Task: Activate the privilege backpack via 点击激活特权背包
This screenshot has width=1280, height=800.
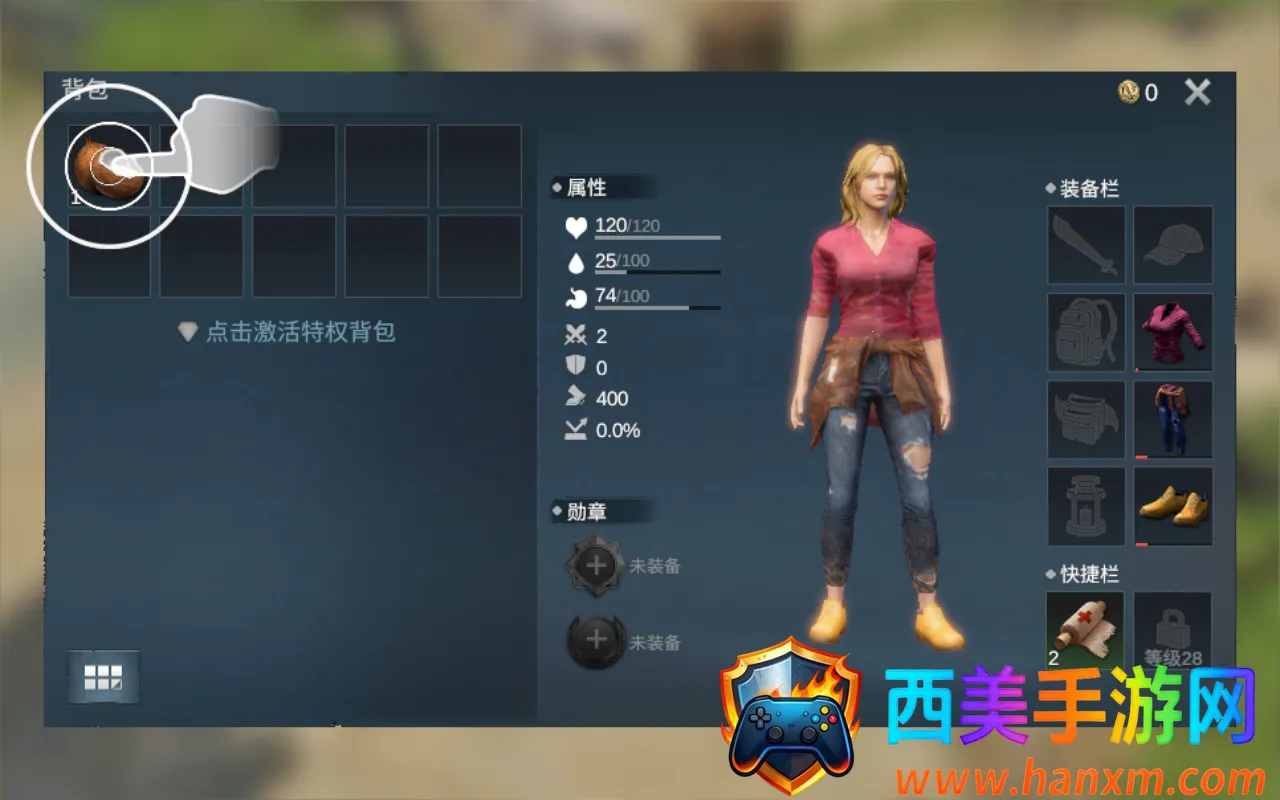Action: [288, 332]
